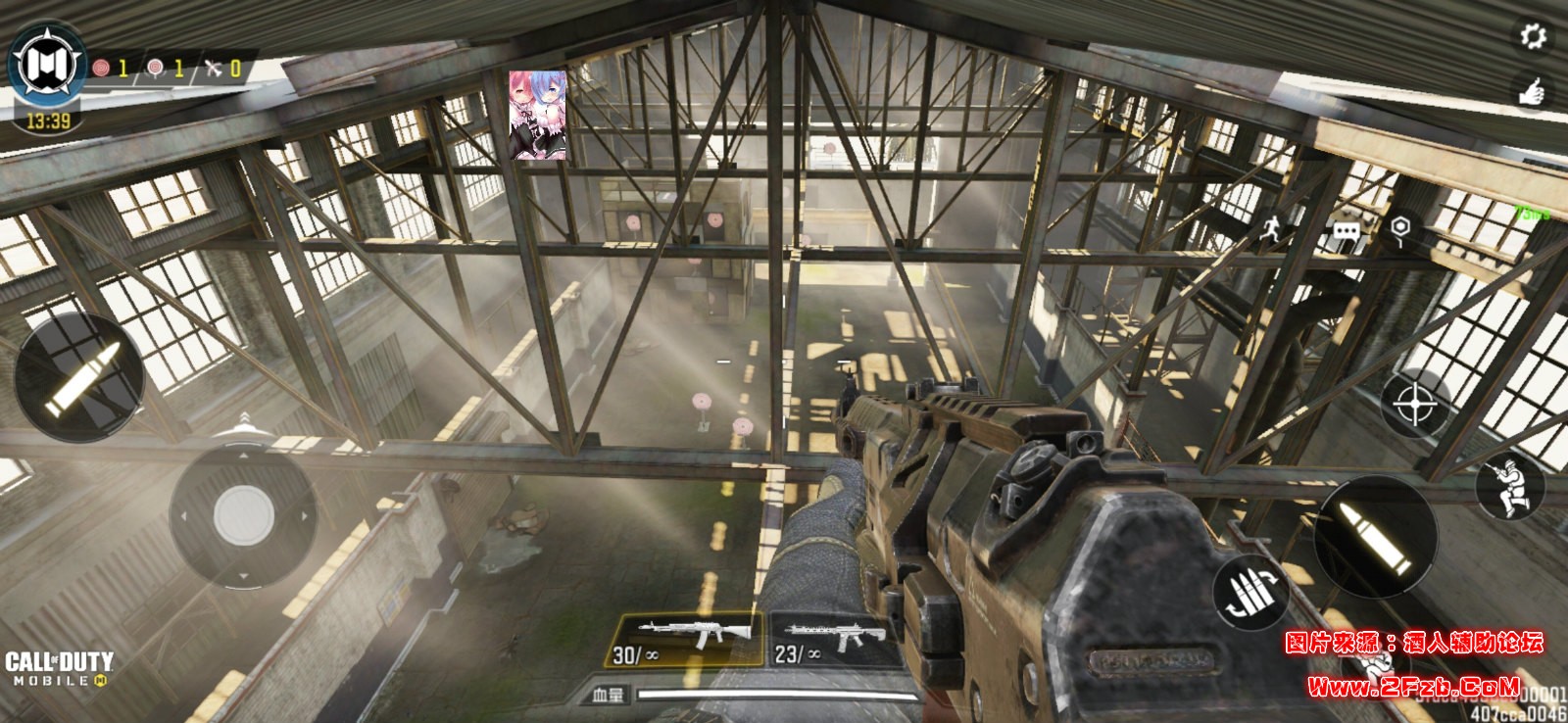Open the settings gear icon
The image size is (1568, 723).
(1532, 36)
